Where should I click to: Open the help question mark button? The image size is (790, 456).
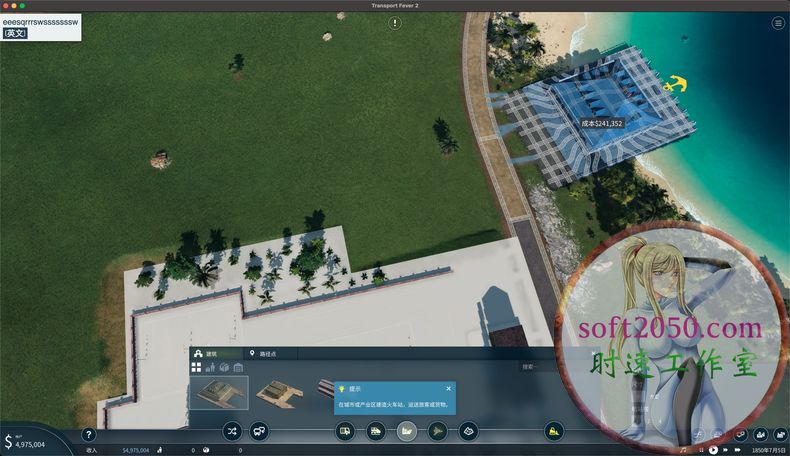click(x=88, y=435)
